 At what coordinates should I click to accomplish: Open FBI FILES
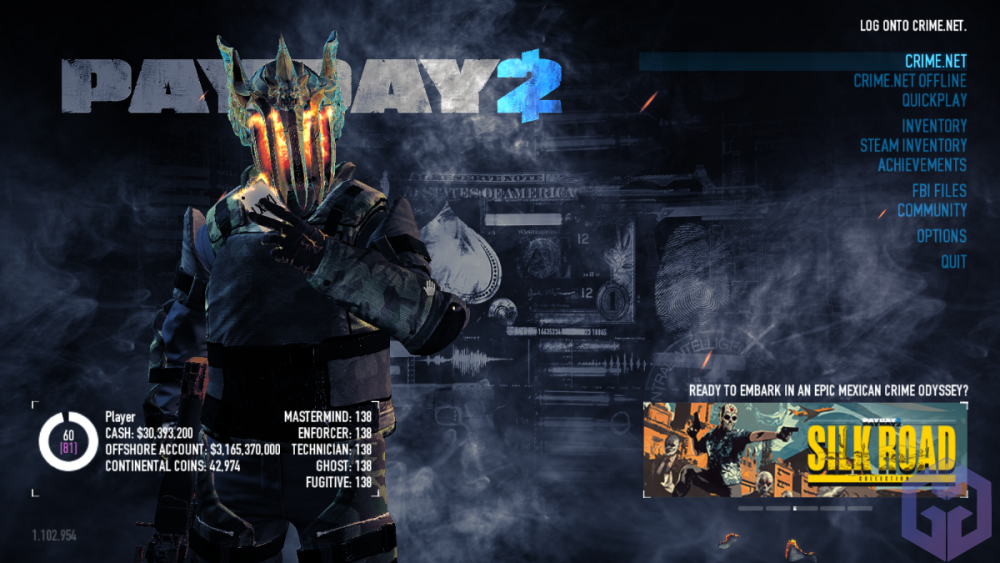click(938, 191)
